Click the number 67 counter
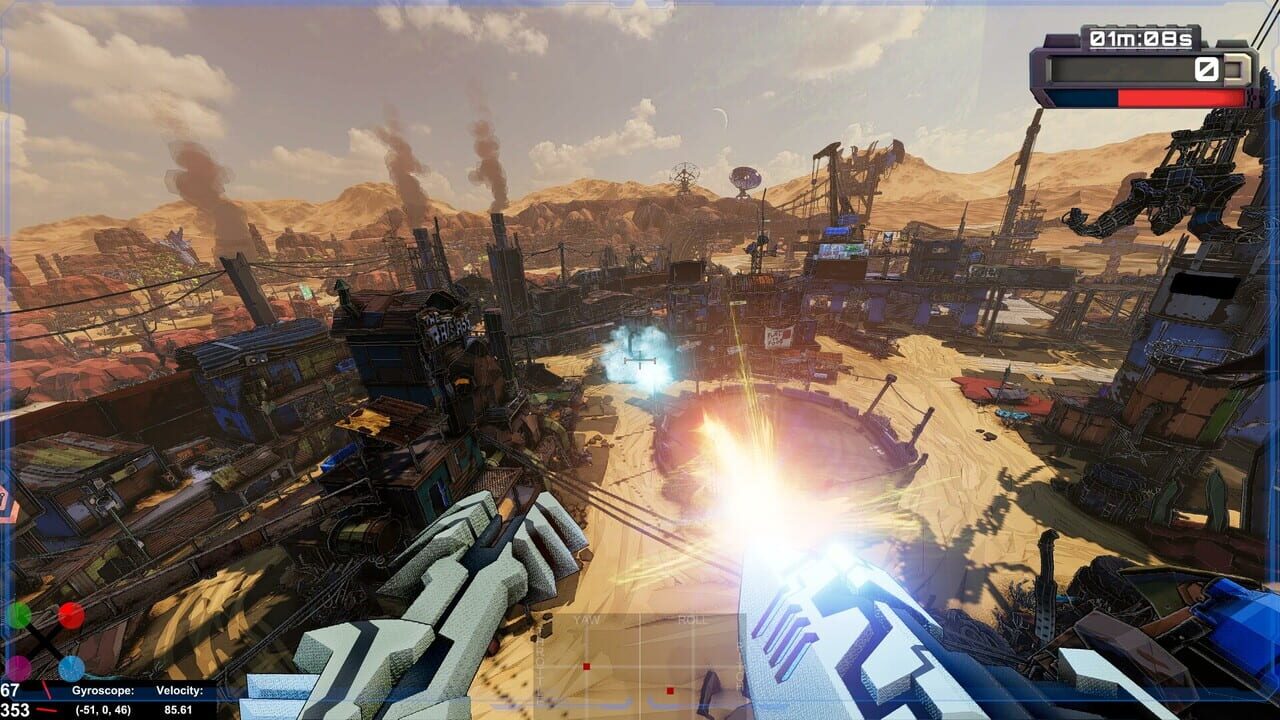 [x=9, y=688]
